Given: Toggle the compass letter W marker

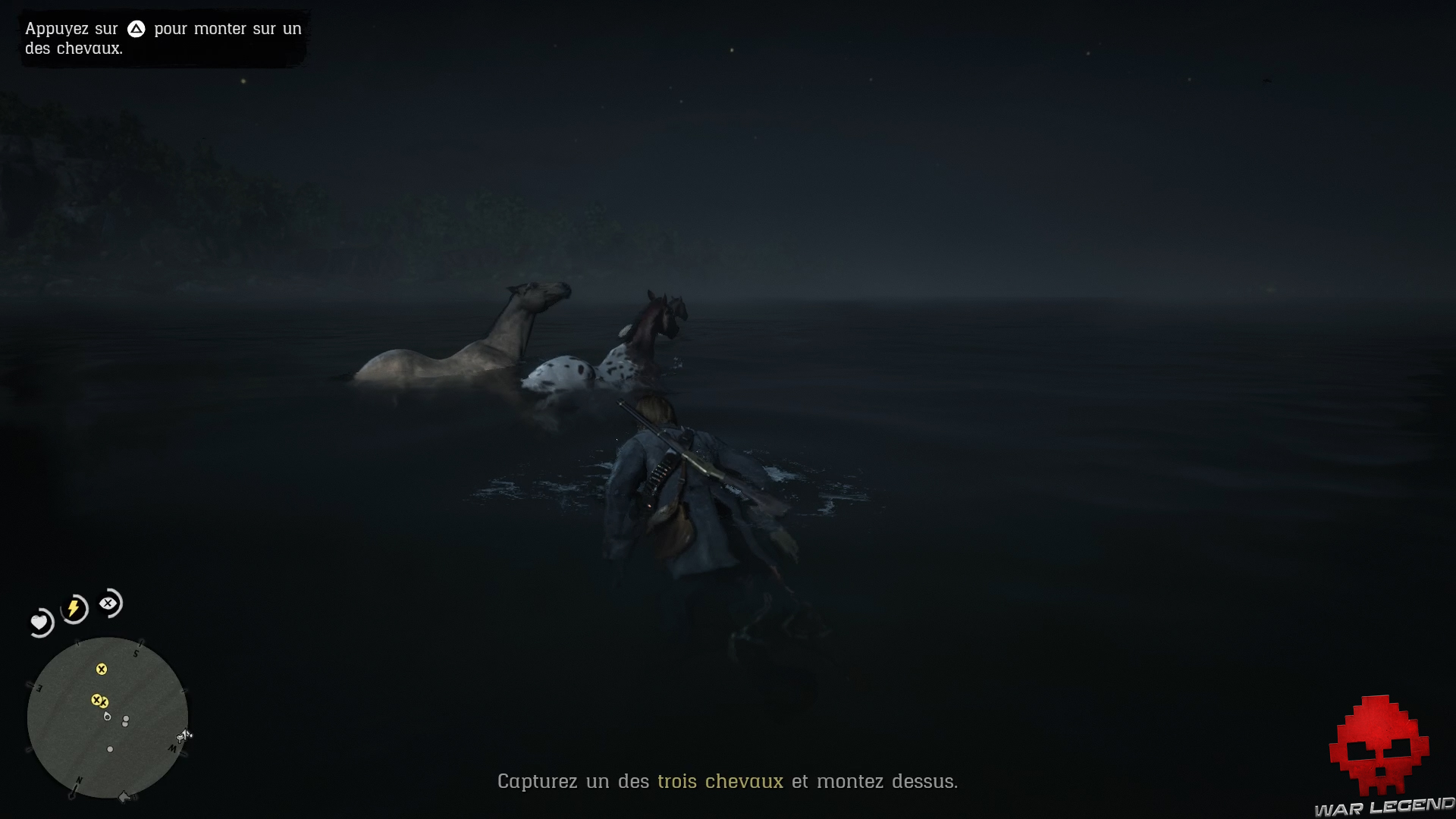Looking at the screenshot, I should [173, 749].
